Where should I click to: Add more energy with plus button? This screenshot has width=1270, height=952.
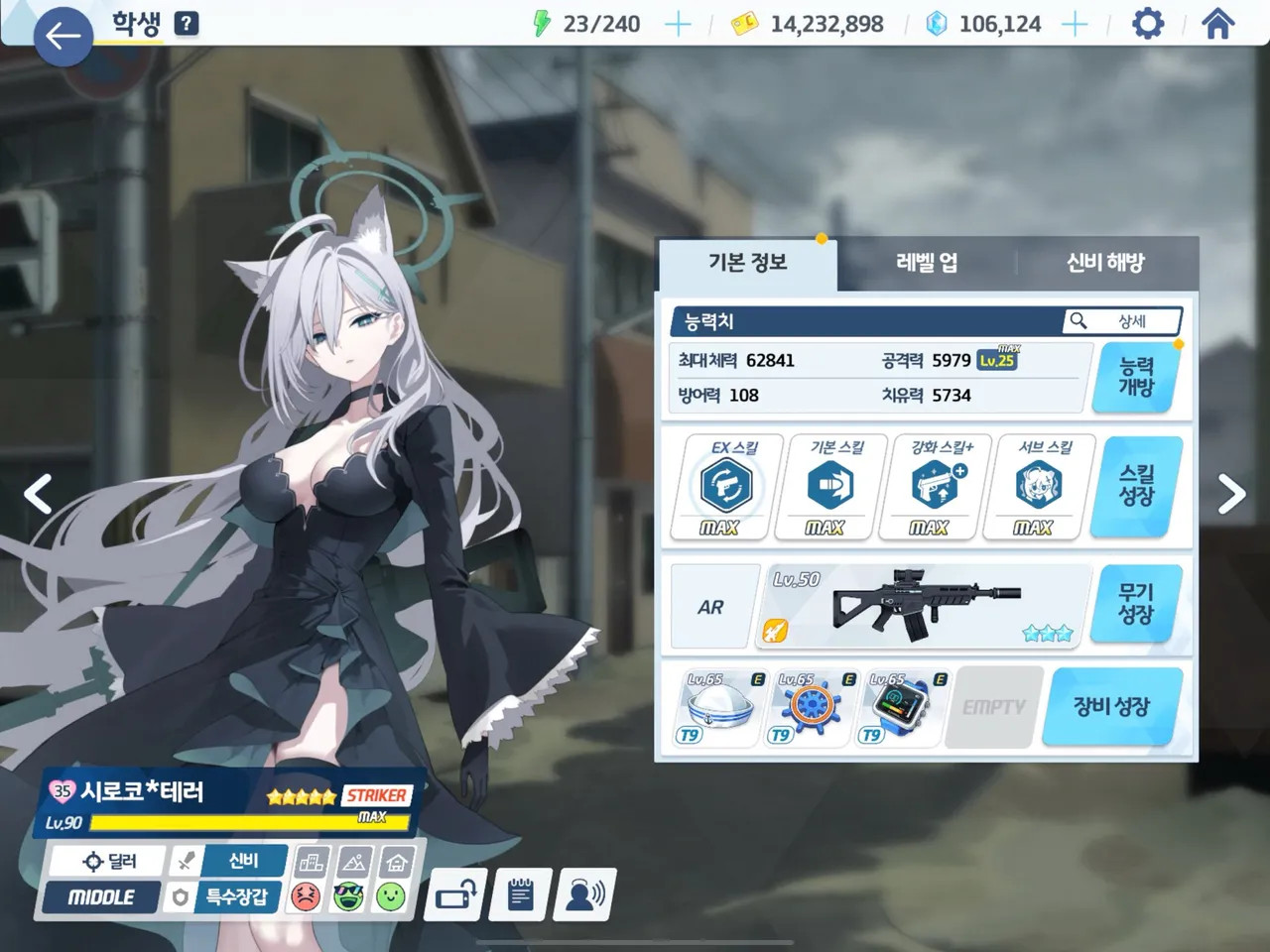point(678,24)
